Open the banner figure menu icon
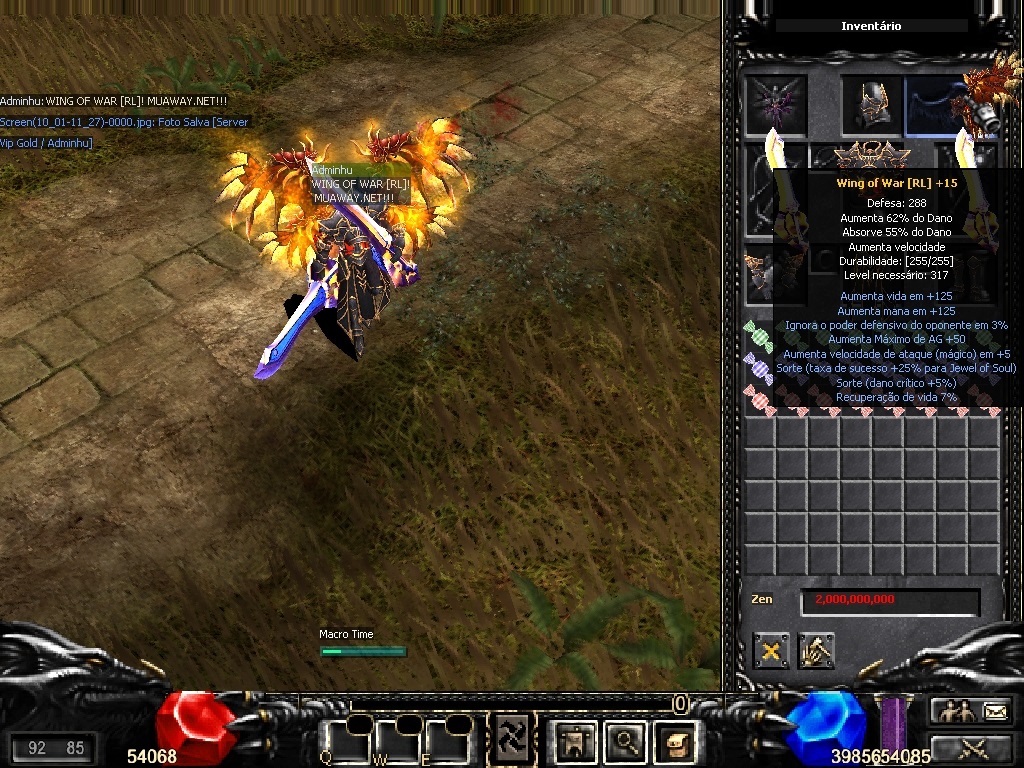1024x768 pixels. click(577, 741)
